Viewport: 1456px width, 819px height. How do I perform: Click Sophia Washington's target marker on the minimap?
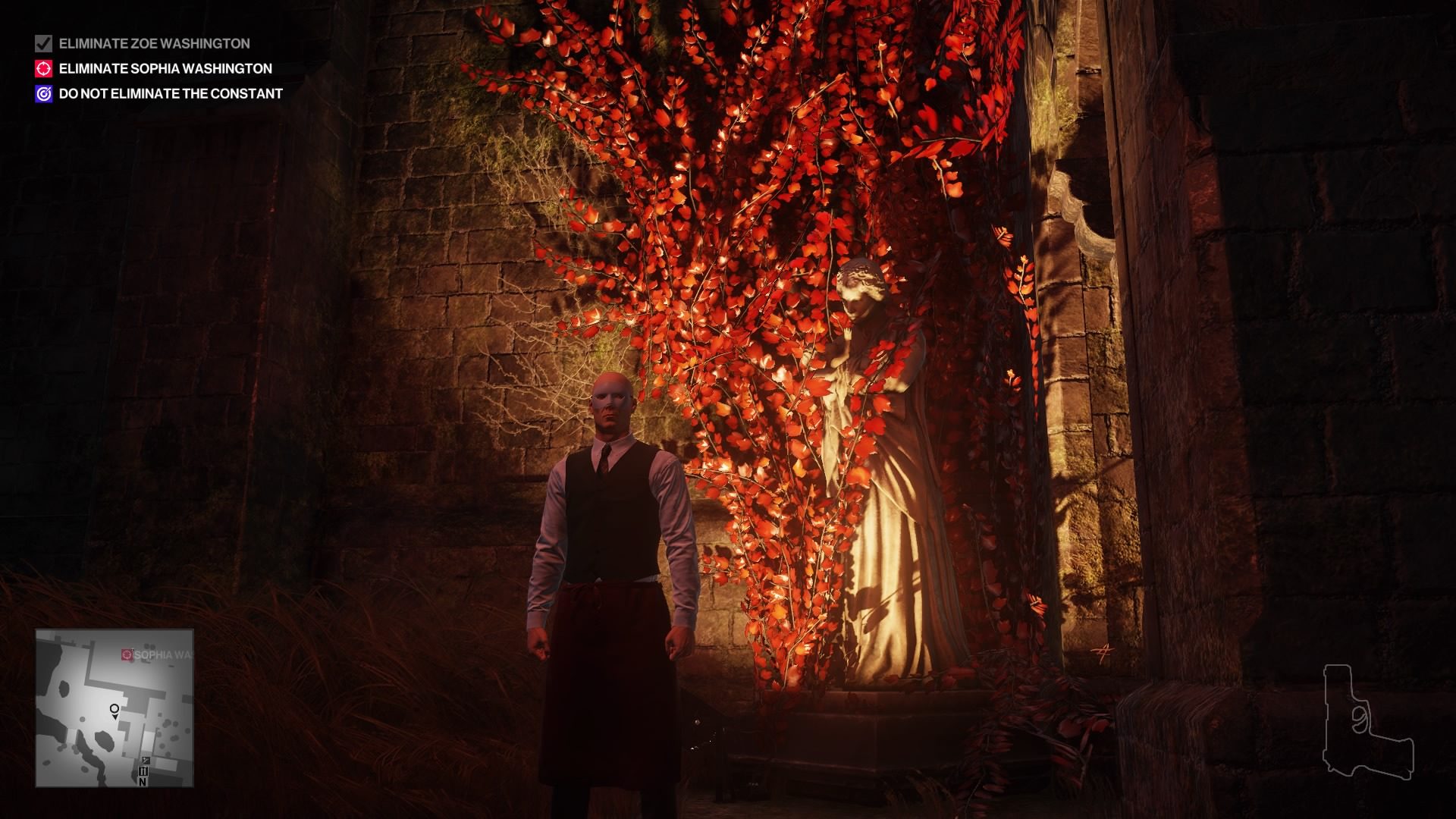click(x=127, y=655)
